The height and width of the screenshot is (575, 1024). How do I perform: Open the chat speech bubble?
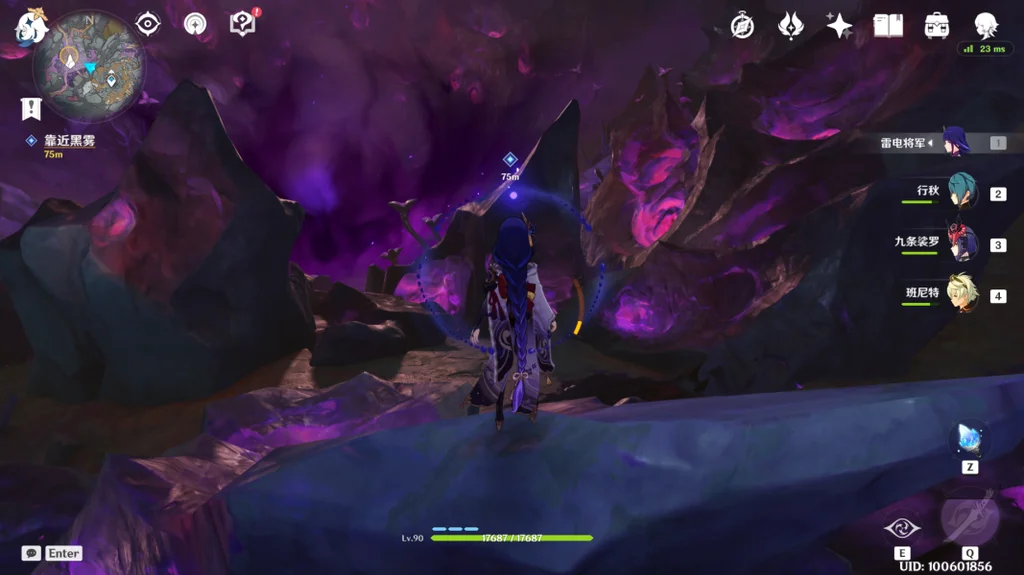pos(32,553)
